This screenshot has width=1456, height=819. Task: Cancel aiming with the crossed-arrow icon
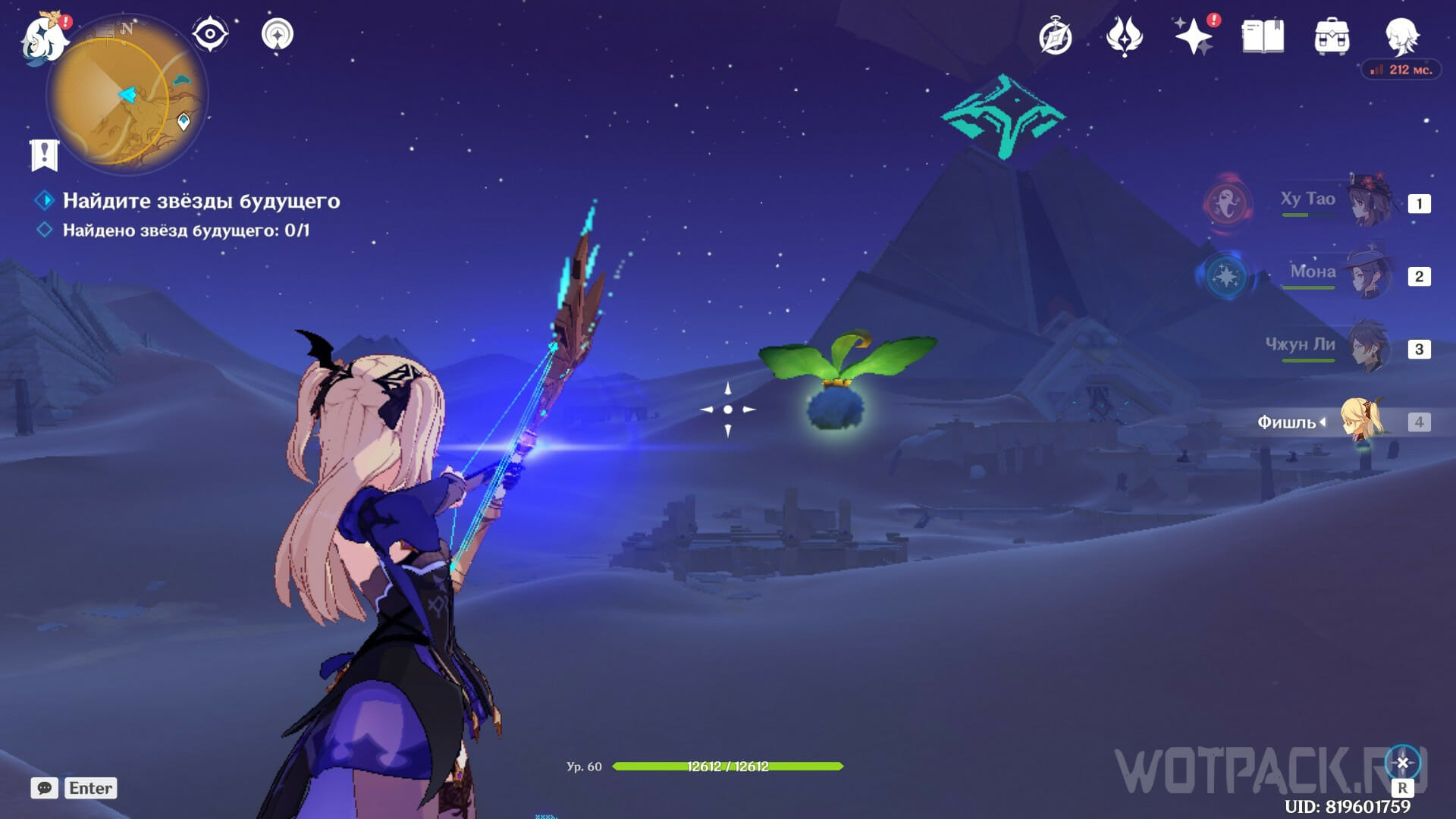coord(1402,763)
